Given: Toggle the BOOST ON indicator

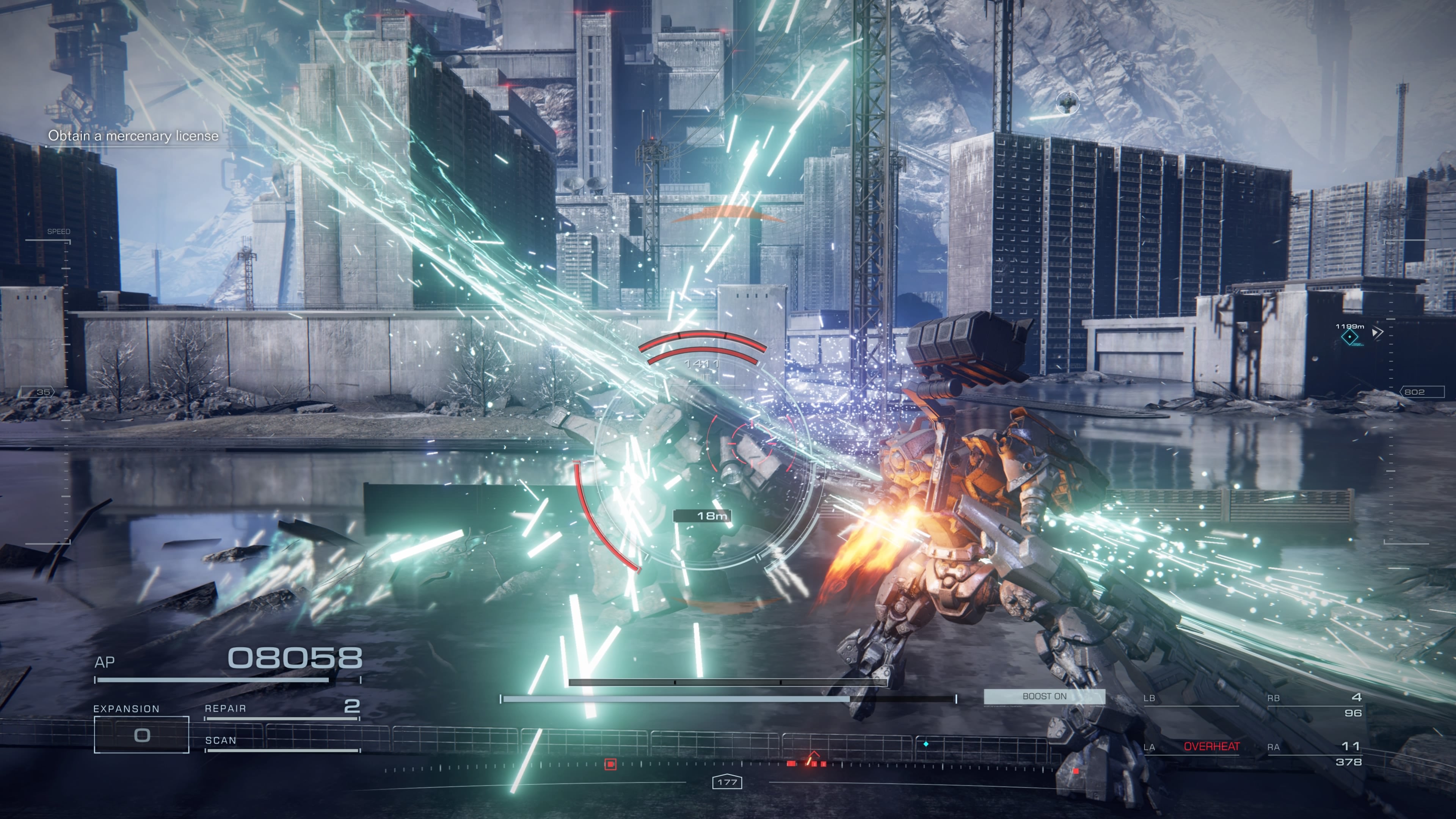Looking at the screenshot, I should pyautogui.click(x=1044, y=697).
